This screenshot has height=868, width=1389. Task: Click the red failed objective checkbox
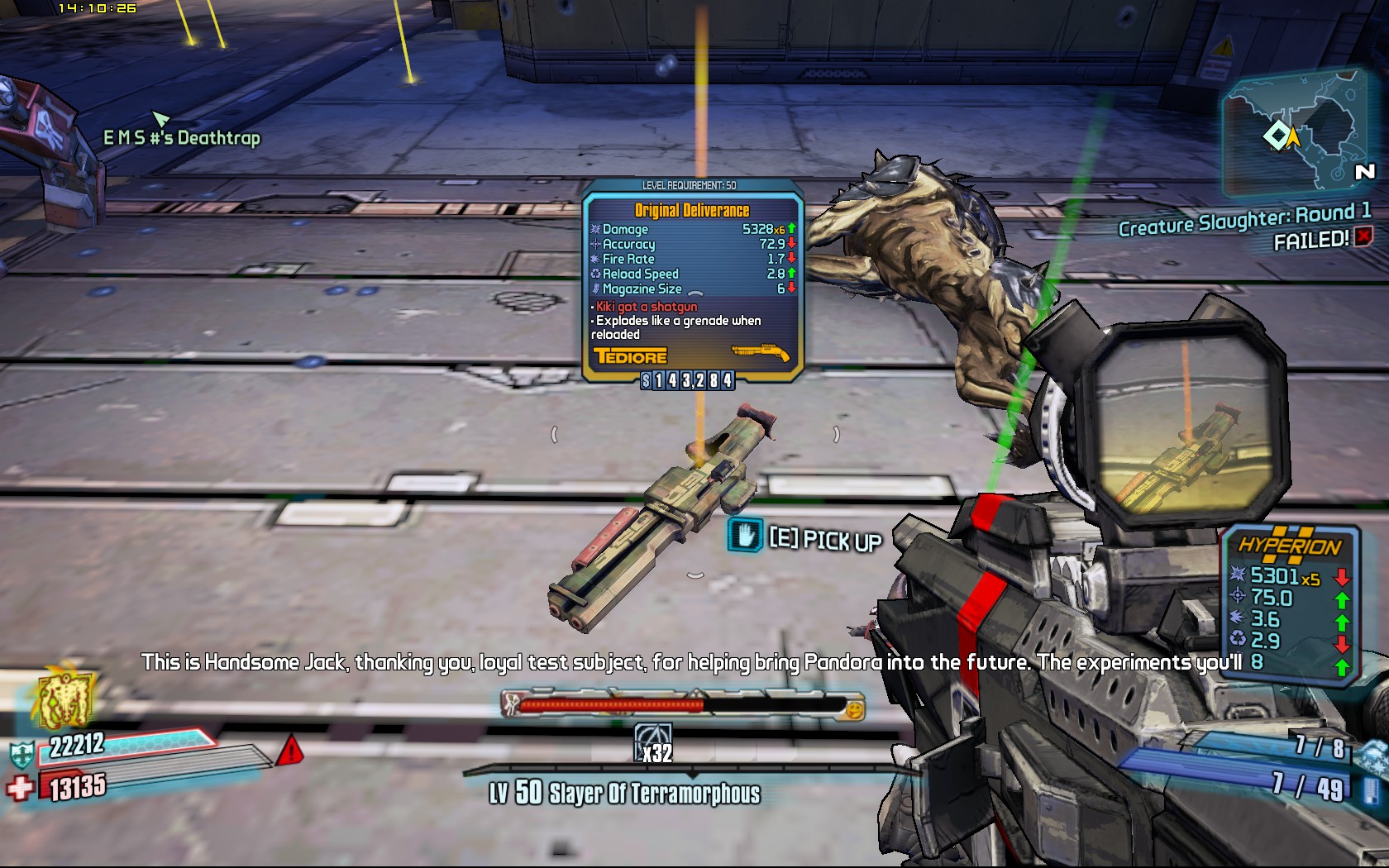1363,236
